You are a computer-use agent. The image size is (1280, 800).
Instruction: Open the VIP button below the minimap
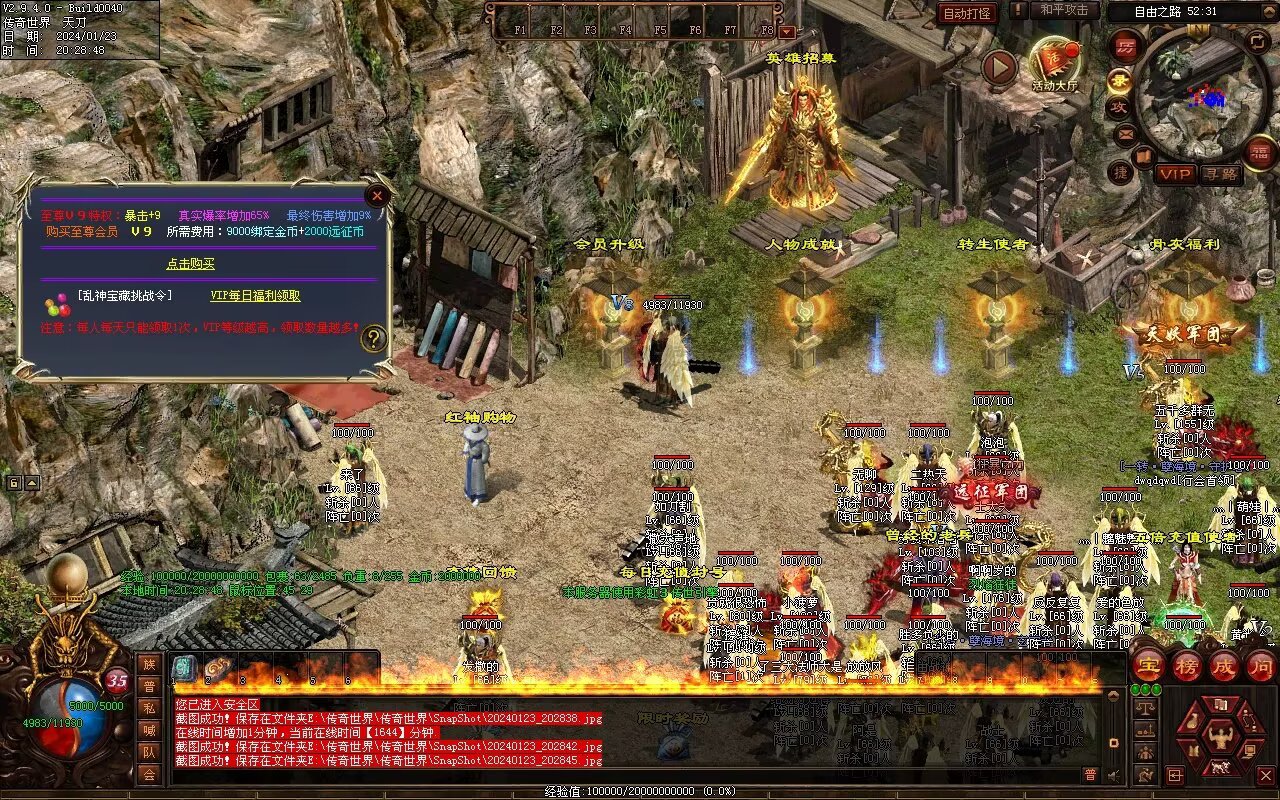tap(1176, 174)
